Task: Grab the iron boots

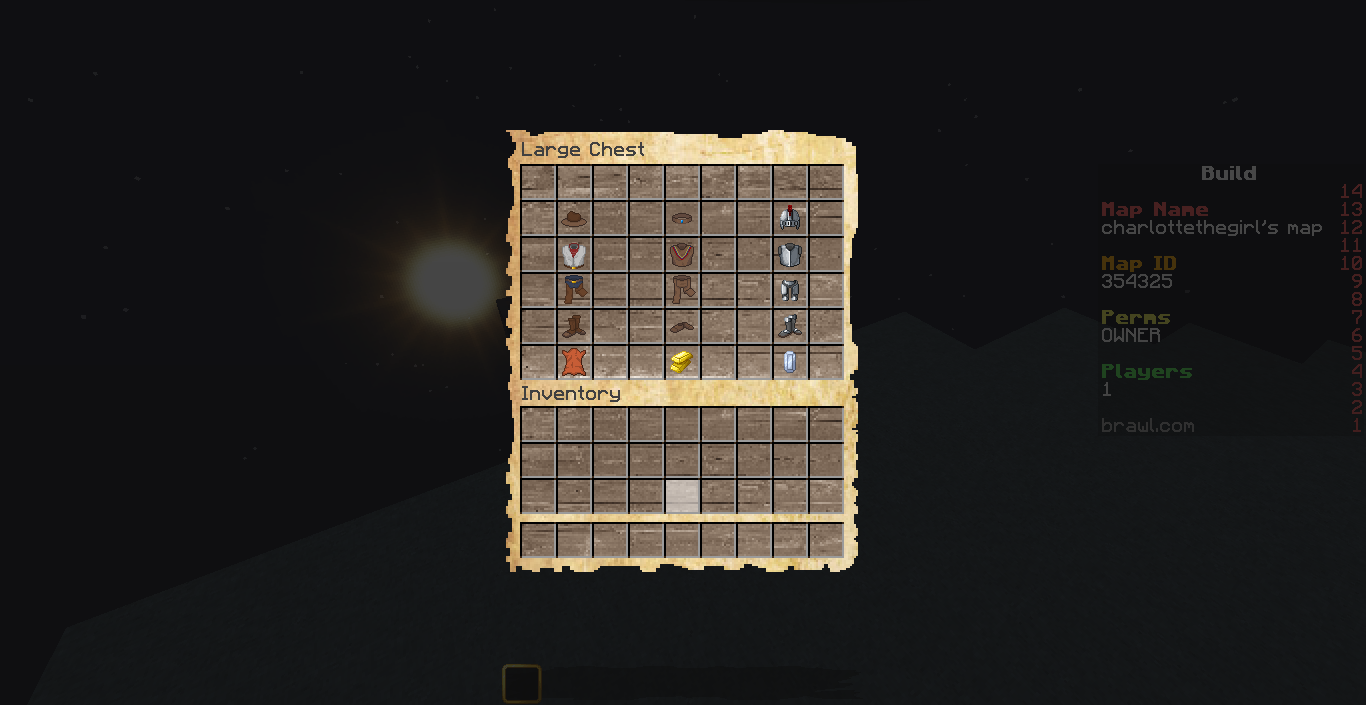Action: (x=790, y=326)
